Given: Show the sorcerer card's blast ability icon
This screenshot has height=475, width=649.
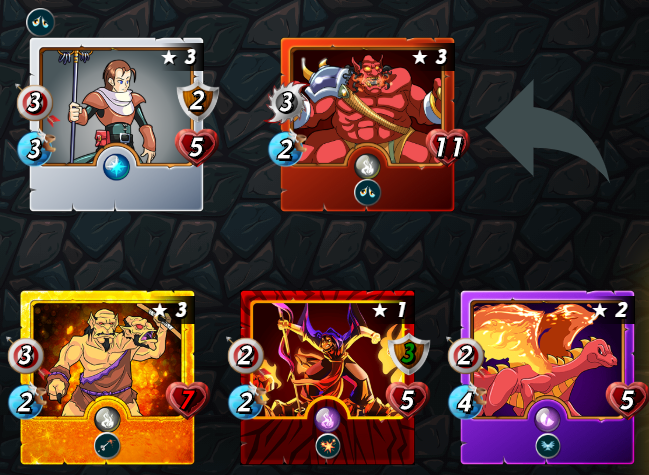Looking at the screenshot, I should click(327, 446).
